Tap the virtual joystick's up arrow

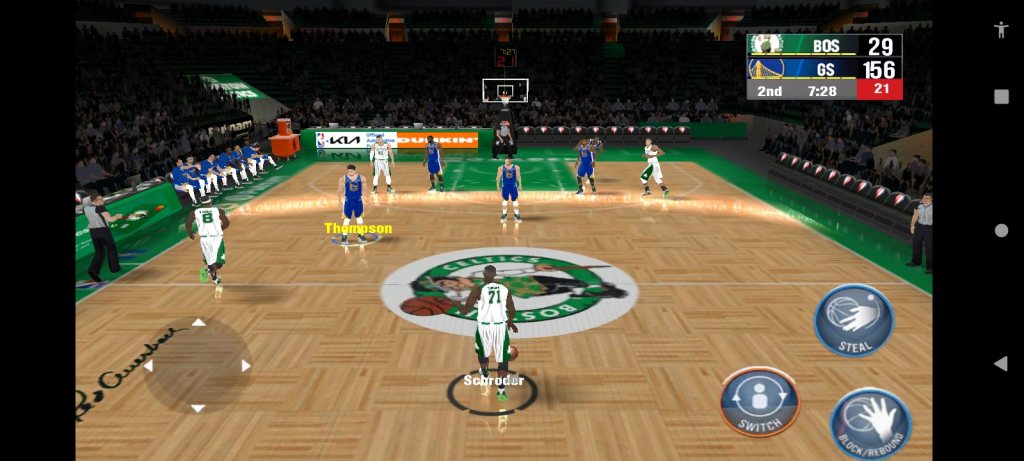pyautogui.click(x=198, y=322)
